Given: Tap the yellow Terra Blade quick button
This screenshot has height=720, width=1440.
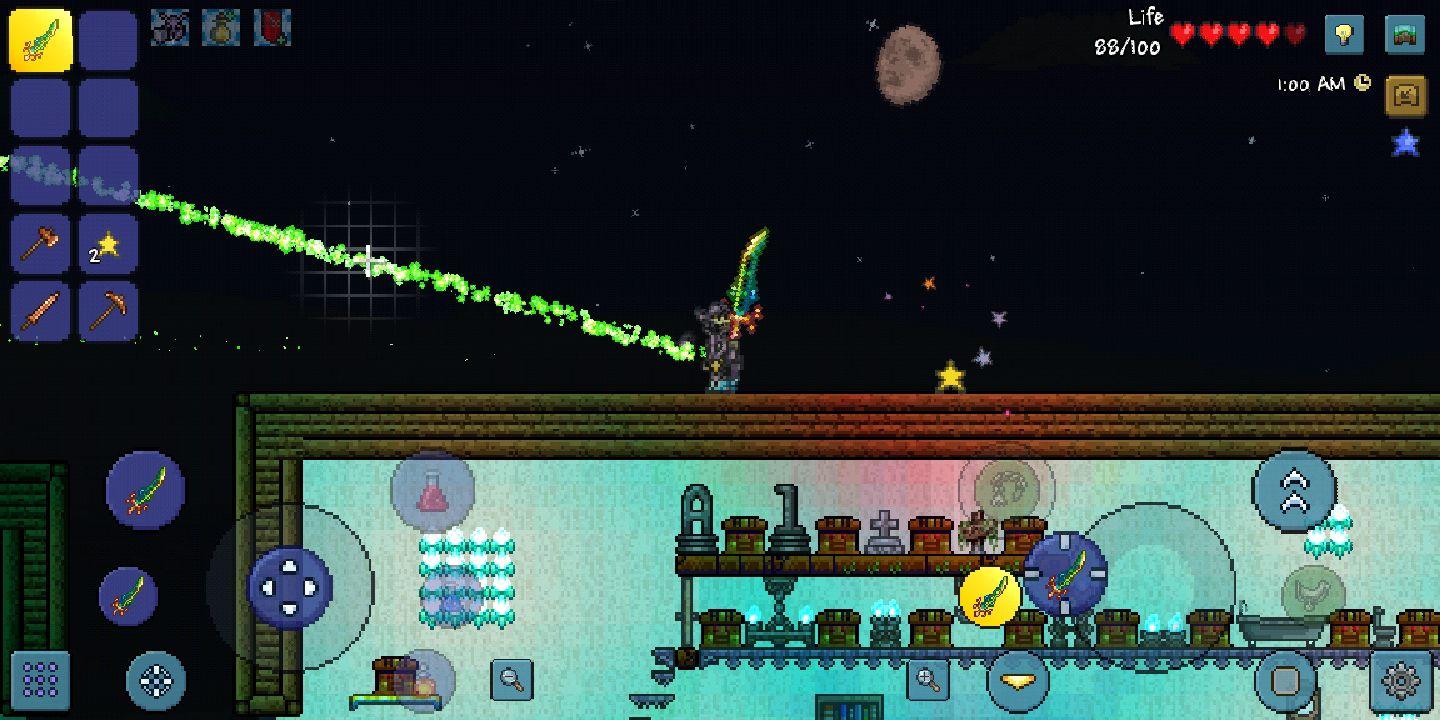Looking at the screenshot, I should coord(989,598).
